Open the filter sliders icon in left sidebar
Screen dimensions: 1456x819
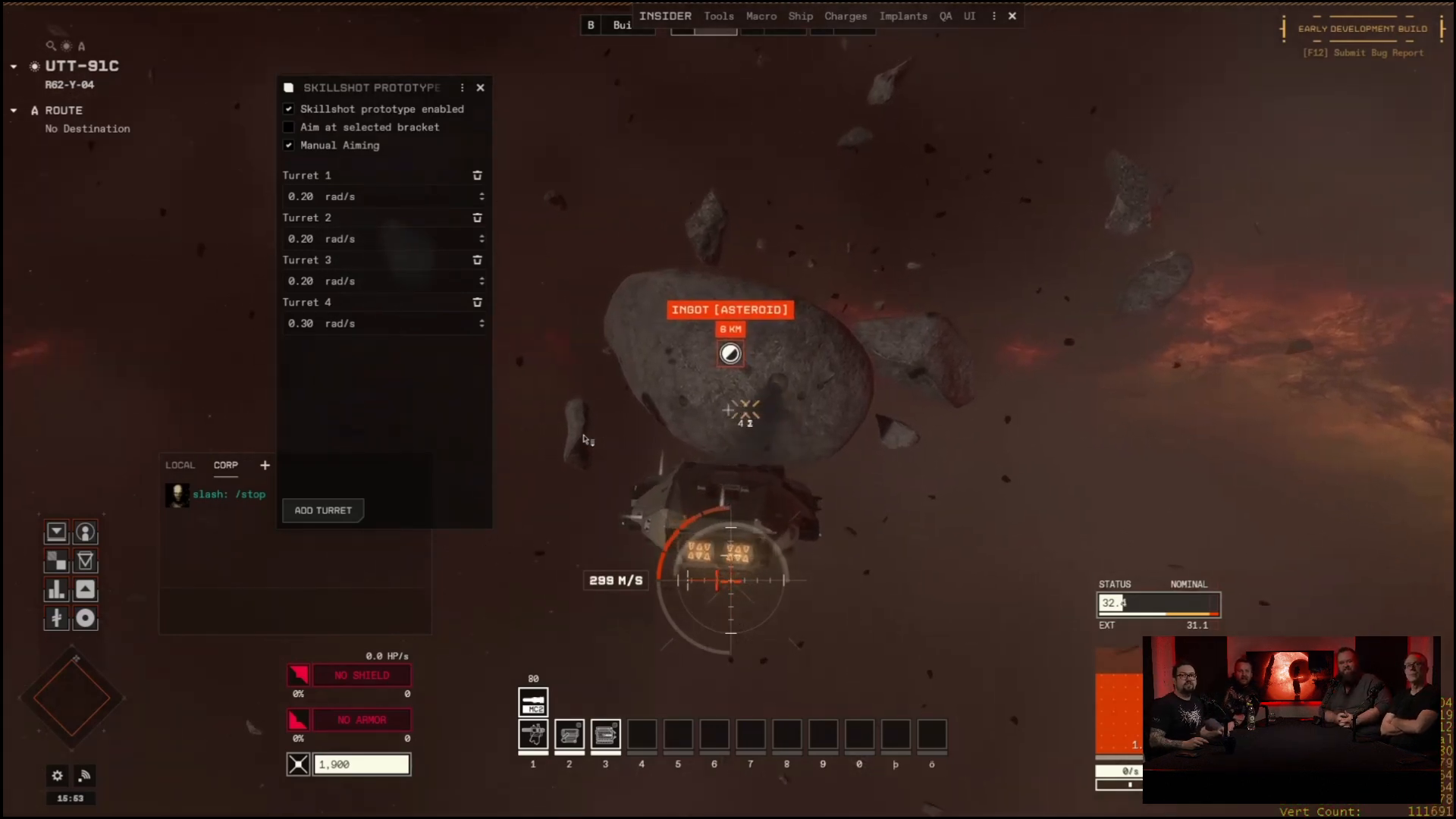(x=57, y=617)
